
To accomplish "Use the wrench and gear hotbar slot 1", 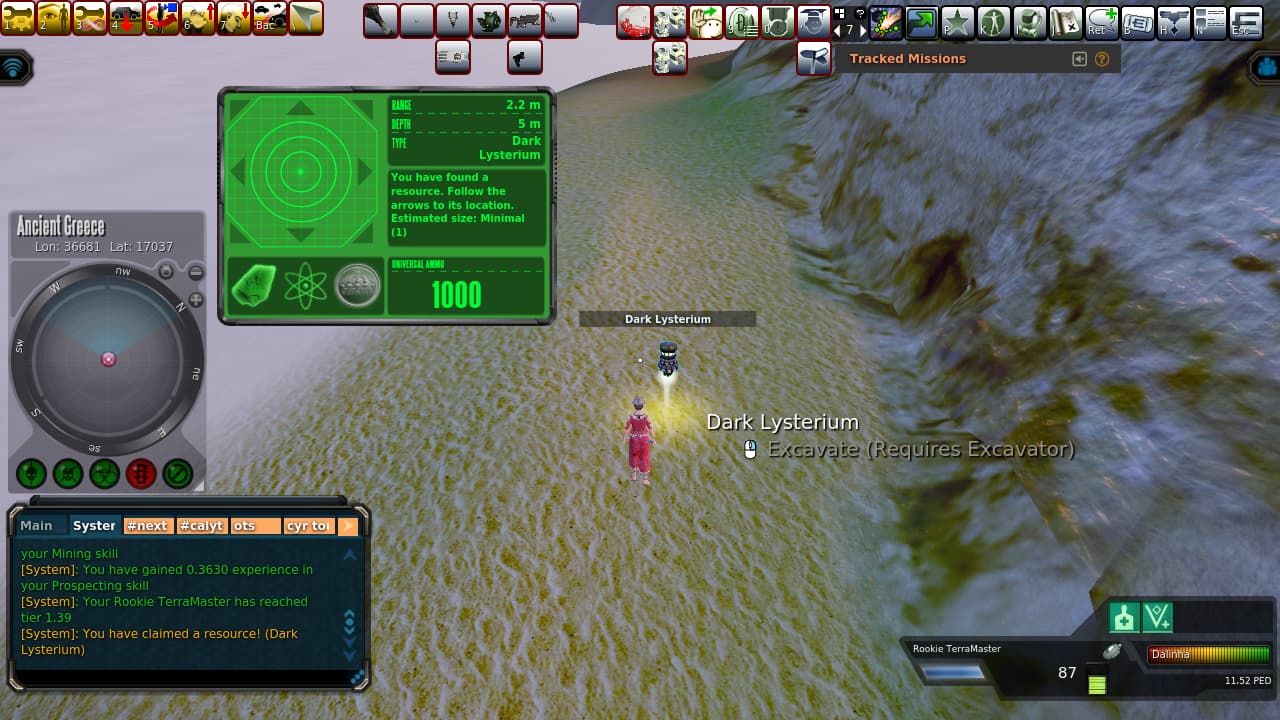I will tap(17, 17).
